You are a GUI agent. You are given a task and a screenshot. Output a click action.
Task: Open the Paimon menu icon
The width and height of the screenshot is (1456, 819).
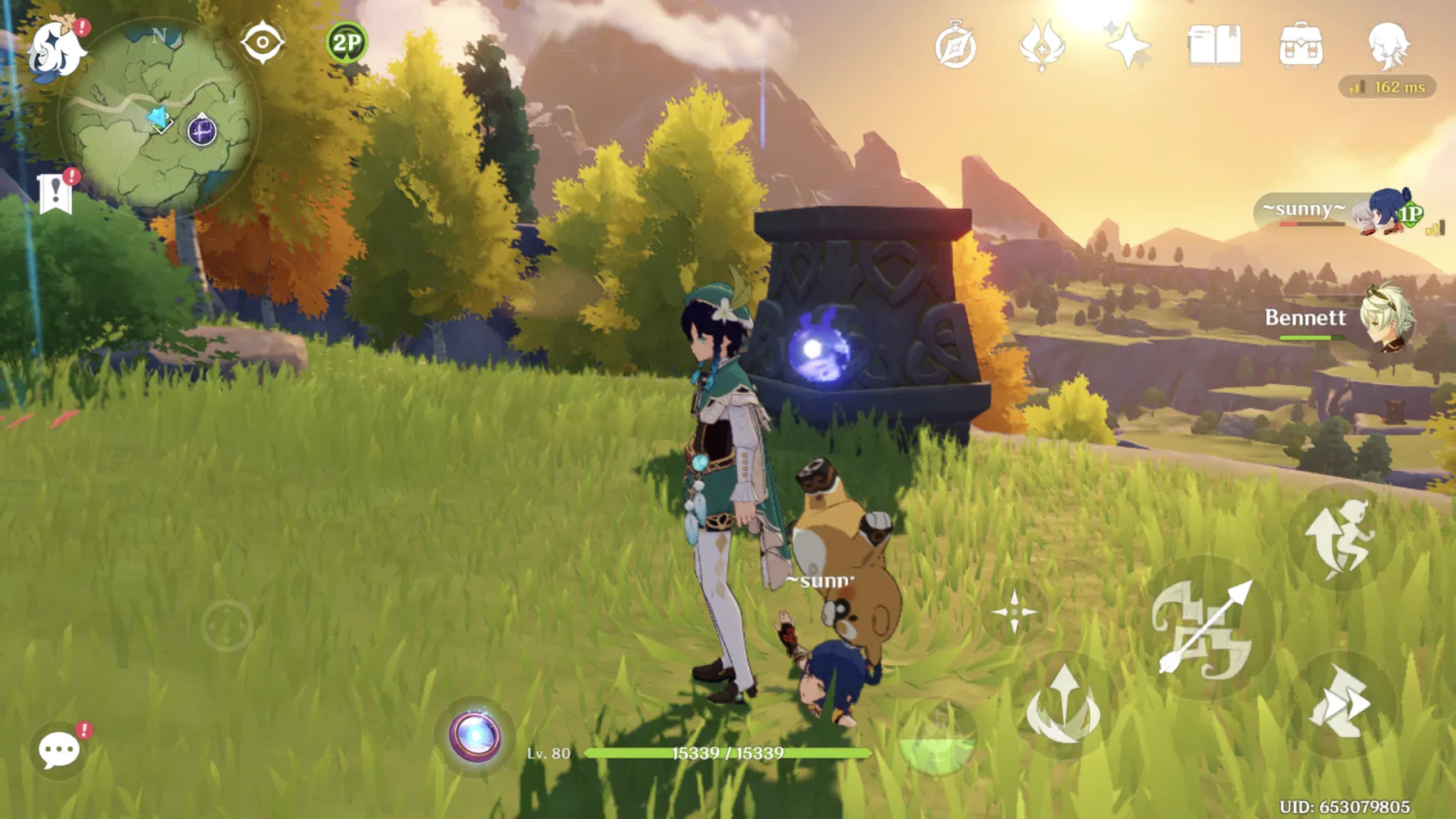click(x=56, y=49)
